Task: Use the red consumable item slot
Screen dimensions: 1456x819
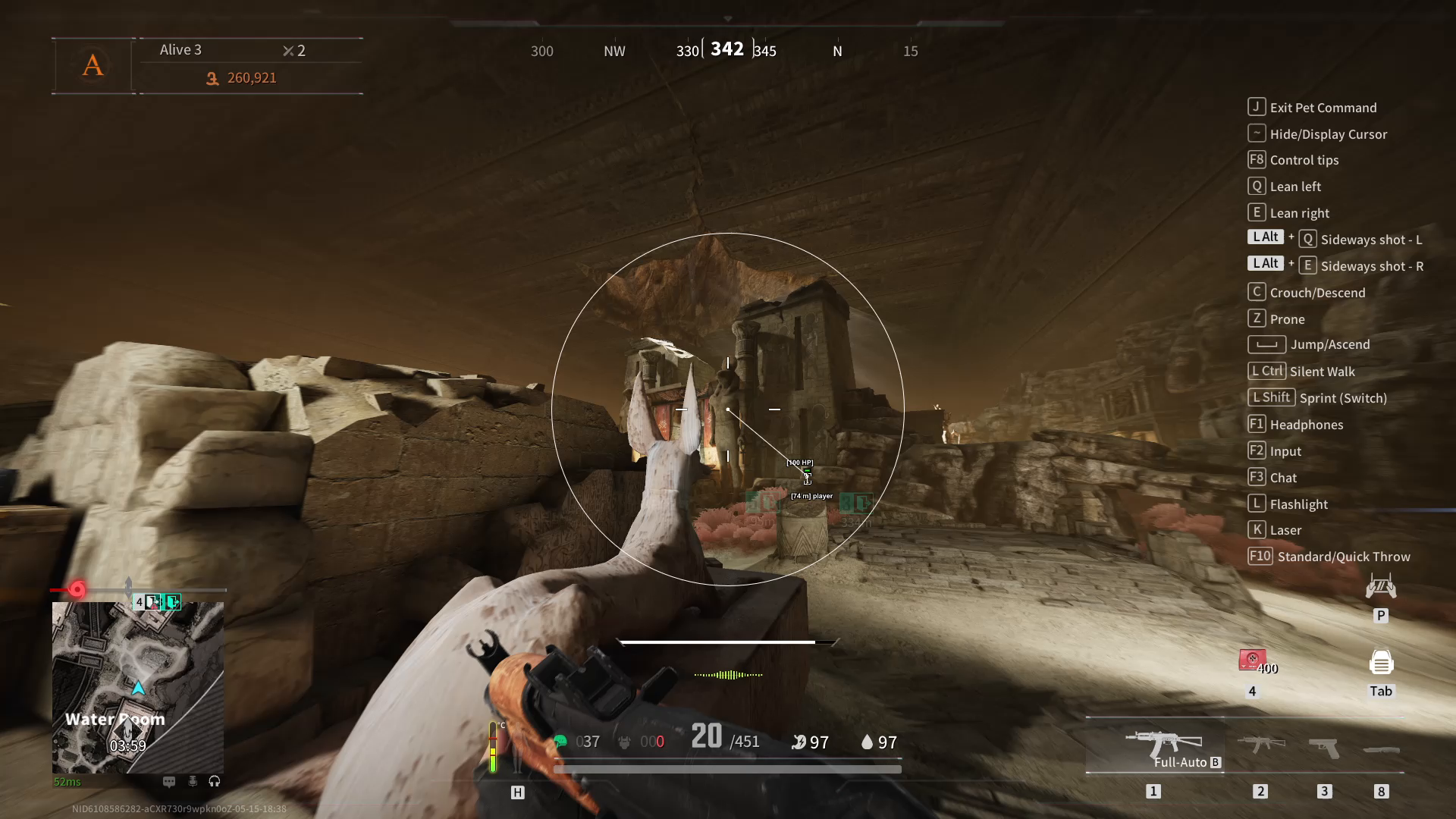Action: click(1253, 661)
